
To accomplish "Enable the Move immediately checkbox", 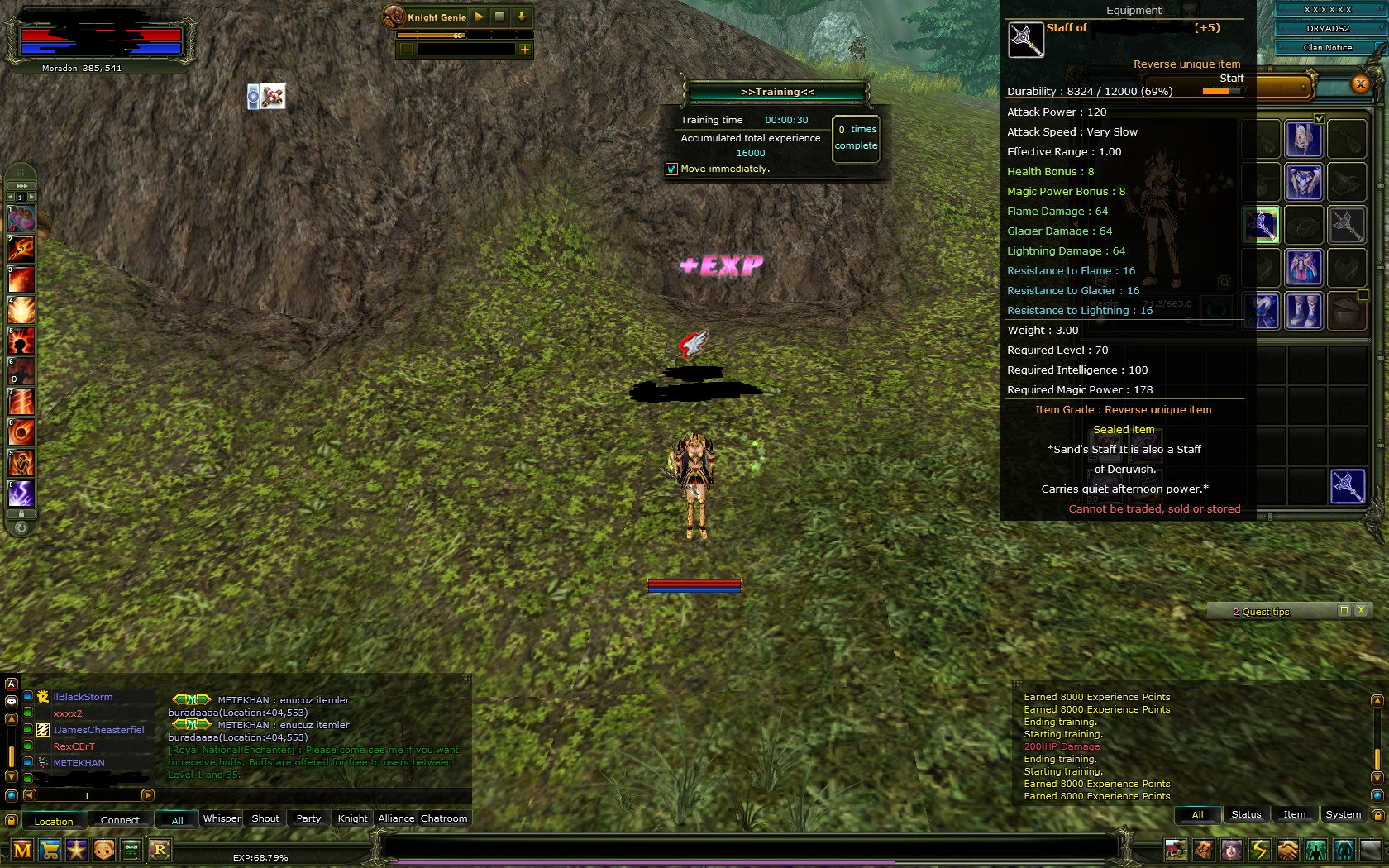I will coord(670,169).
